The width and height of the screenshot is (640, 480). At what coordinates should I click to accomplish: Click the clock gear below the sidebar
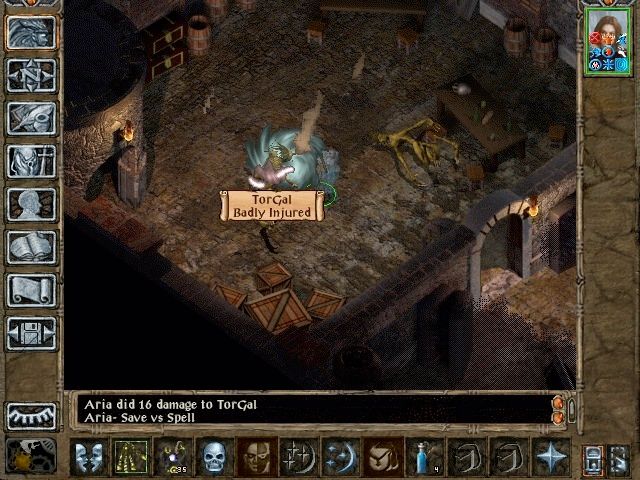[x=31, y=456]
